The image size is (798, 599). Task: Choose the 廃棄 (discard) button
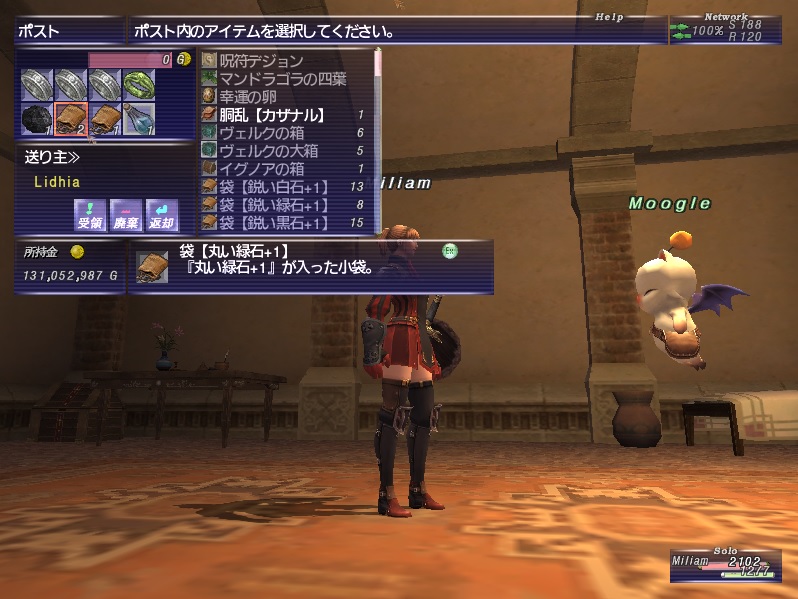point(124,212)
